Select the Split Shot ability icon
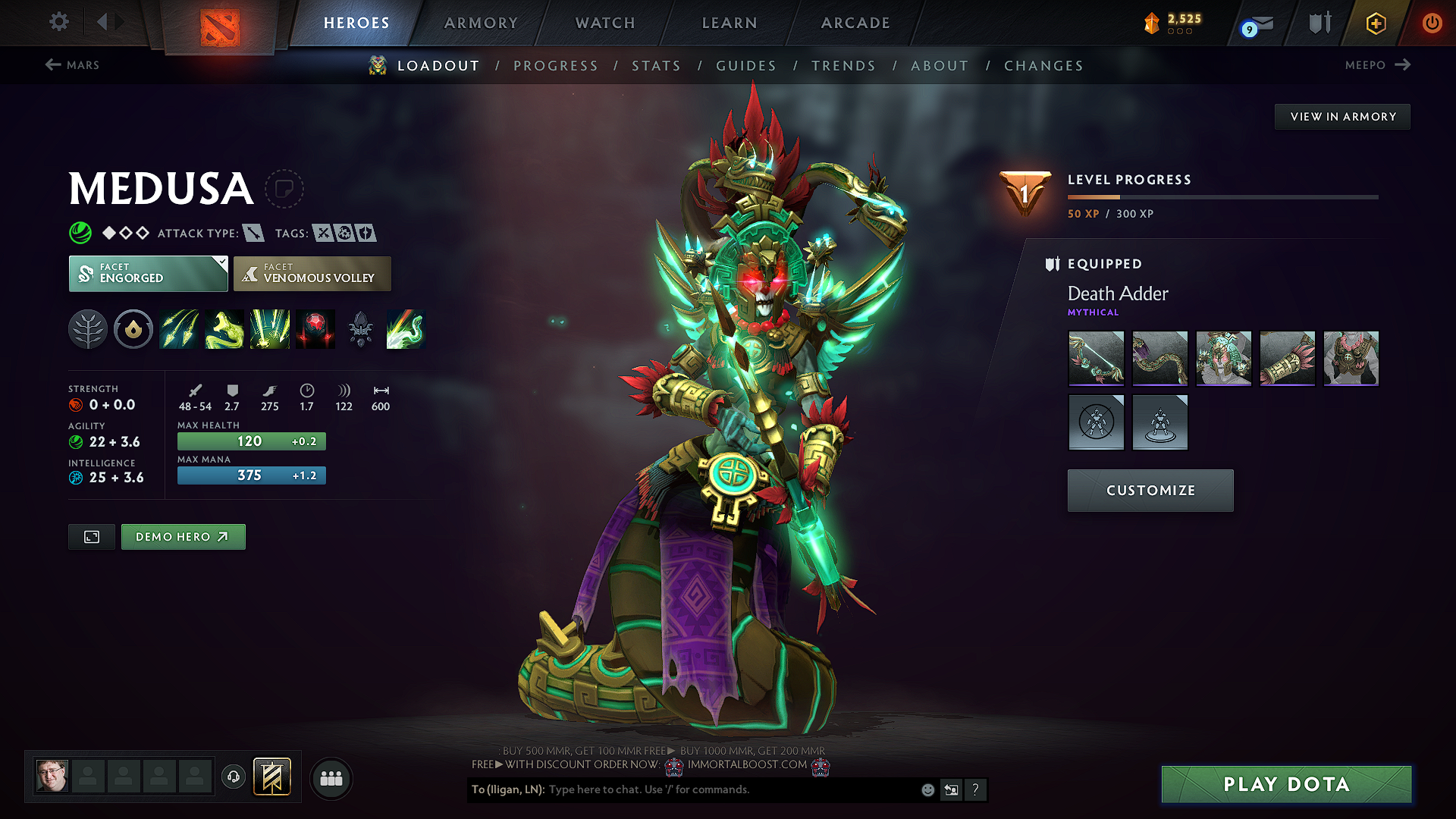The height and width of the screenshot is (819, 1456). [179, 329]
